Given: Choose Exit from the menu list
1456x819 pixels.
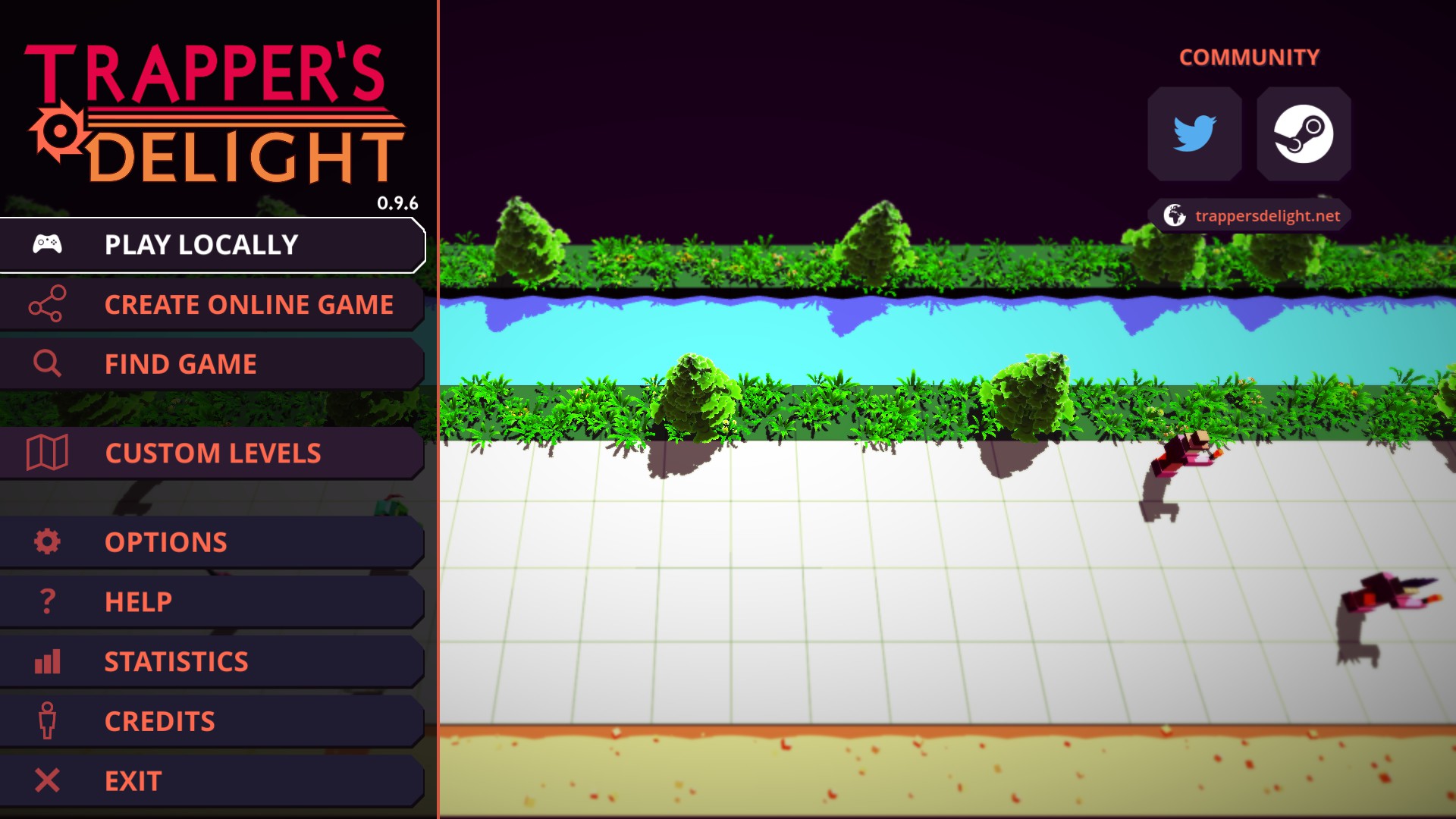Looking at the screenshot, I should click(x=133, y=780).
